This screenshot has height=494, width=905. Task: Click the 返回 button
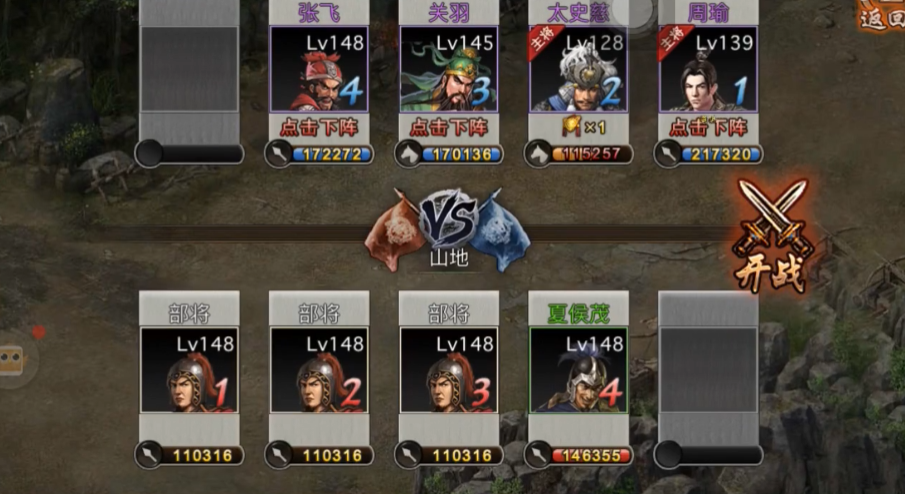884,17
